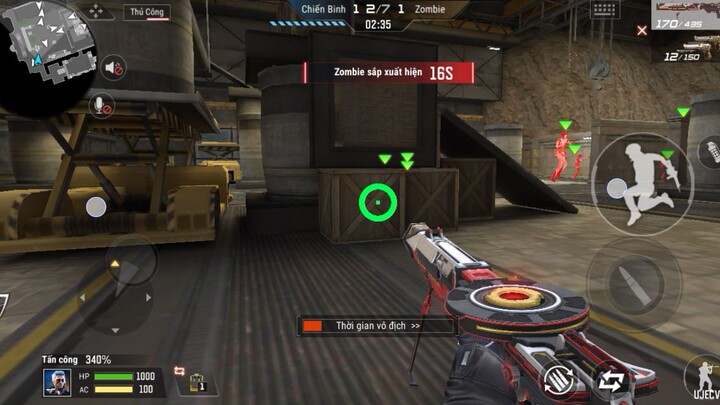Open the keyboard chat icon
The image size is (720, 405).
(x=604, y=9)
